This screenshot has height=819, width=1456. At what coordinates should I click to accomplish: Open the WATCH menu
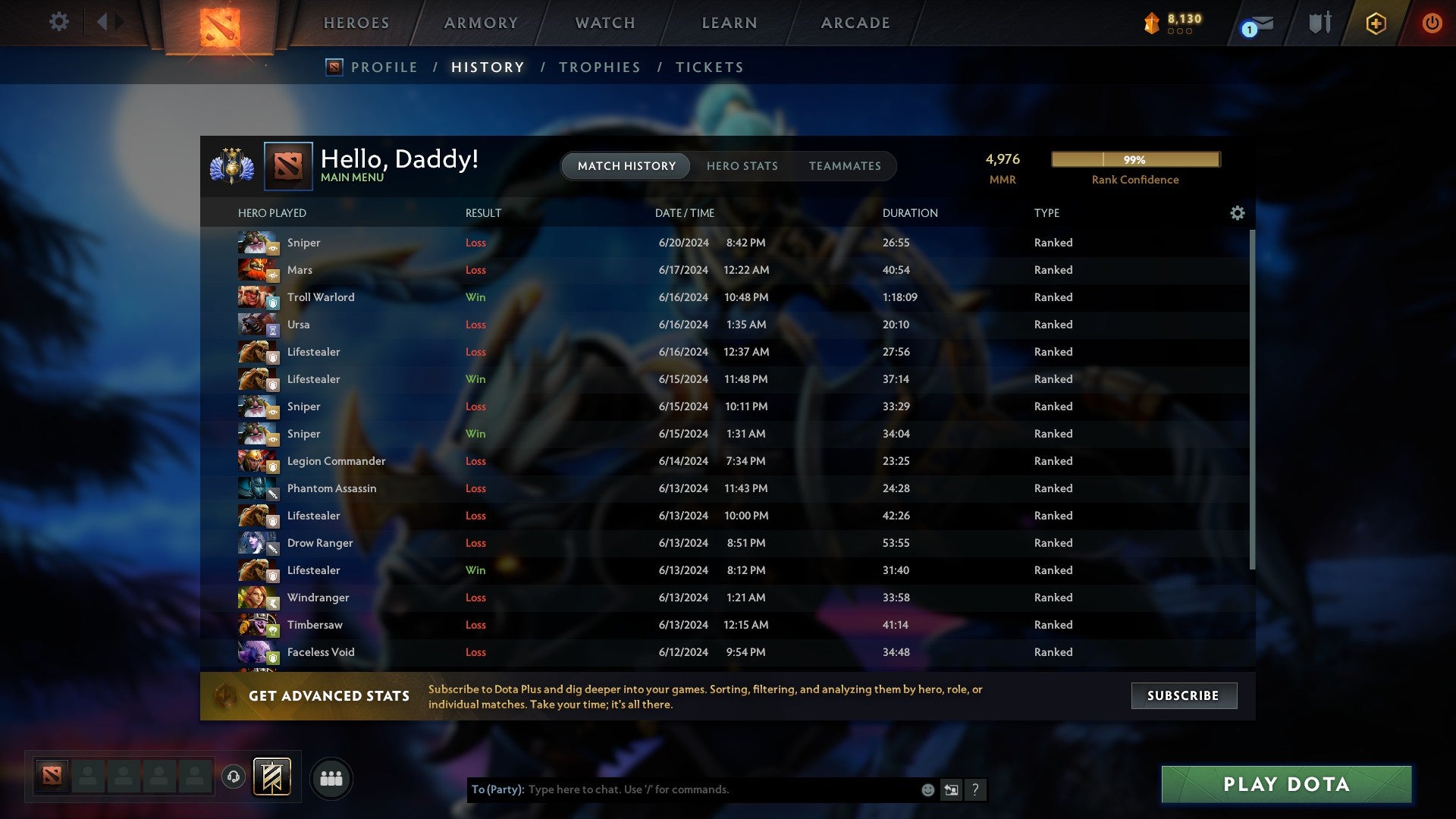tap(604, 23)
